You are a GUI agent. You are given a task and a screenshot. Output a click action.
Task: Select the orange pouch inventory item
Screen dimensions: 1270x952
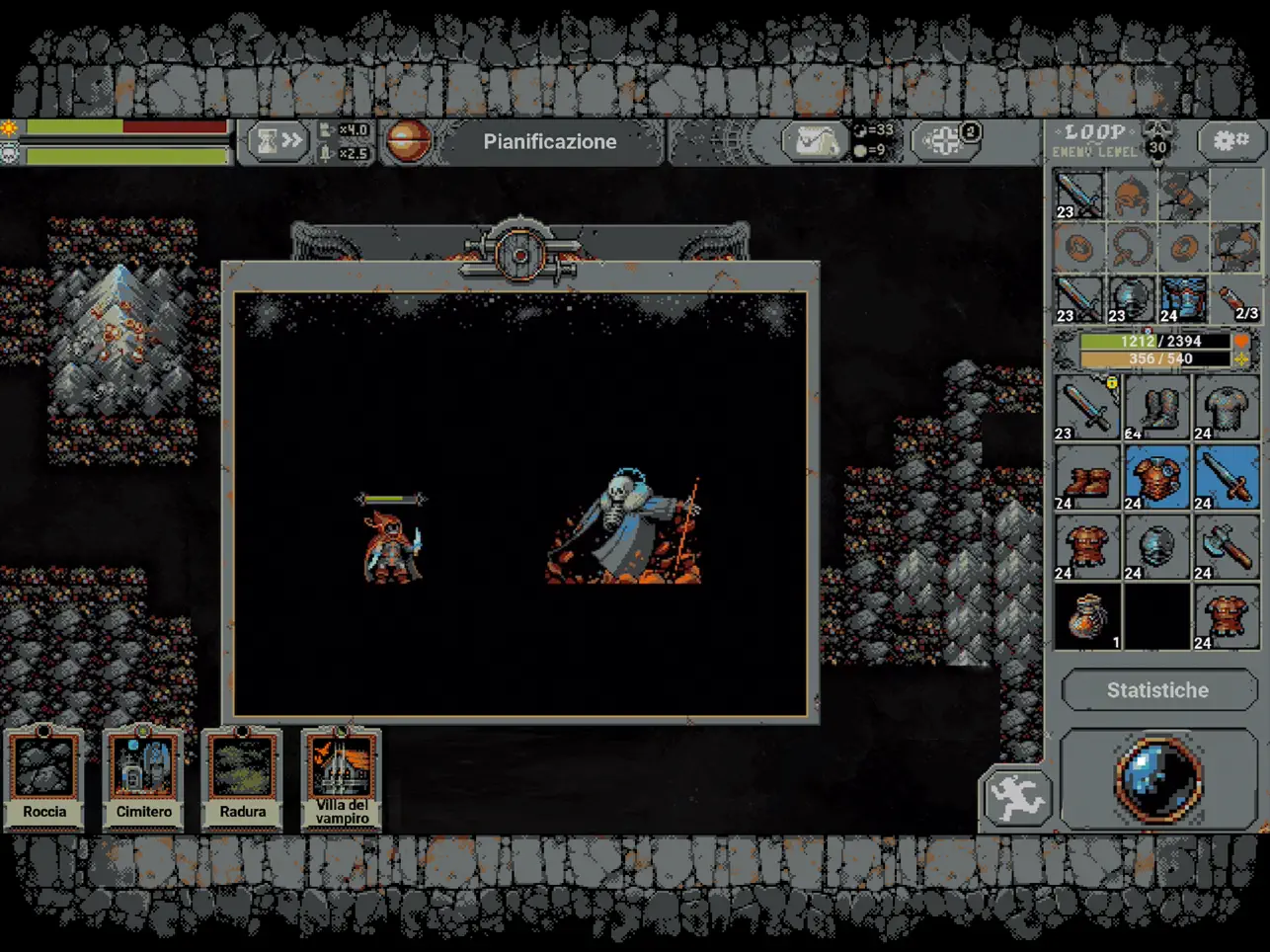point(1086,616)
